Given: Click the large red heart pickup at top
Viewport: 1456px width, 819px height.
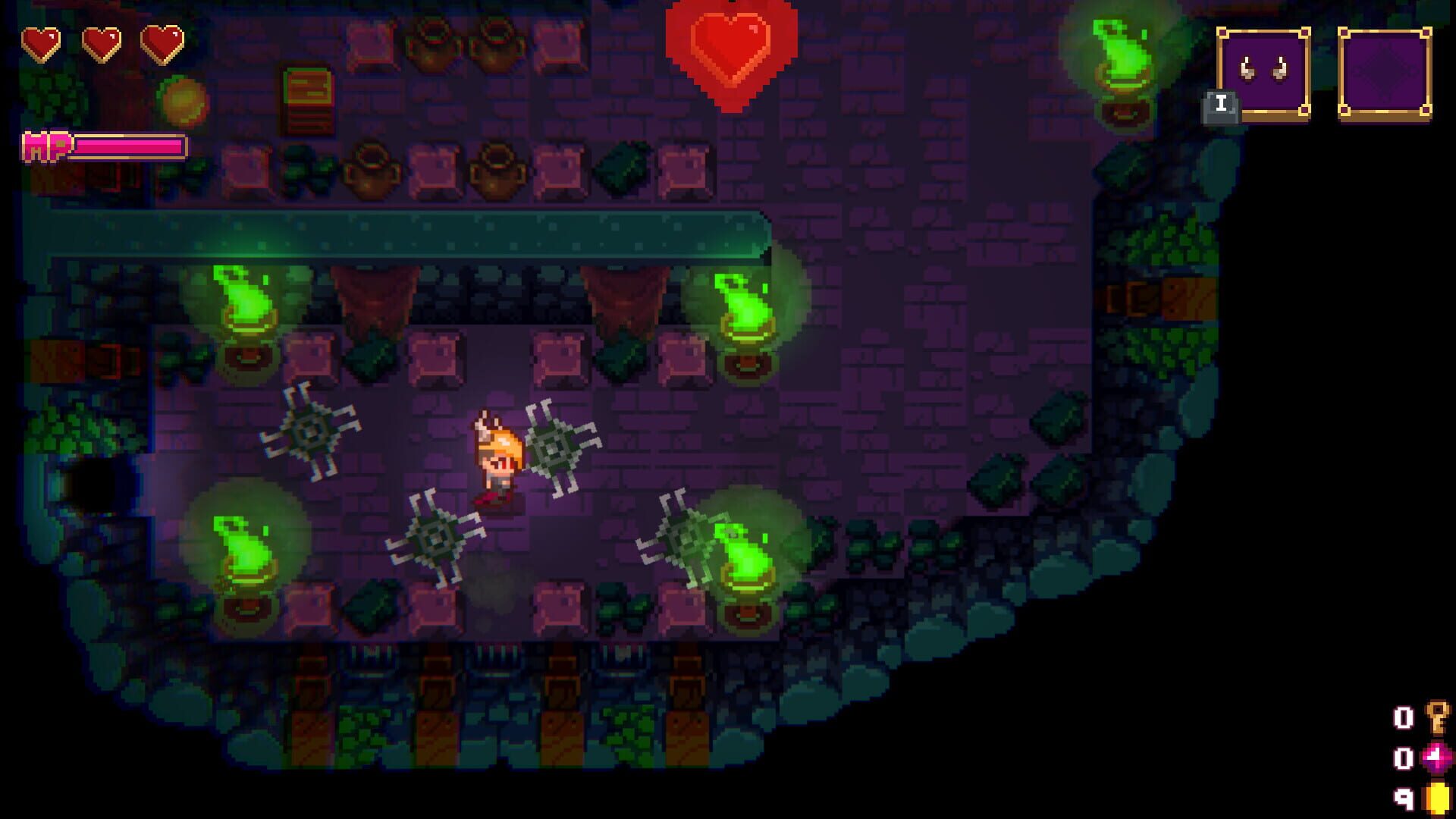Looking at the screenshot, I should click(730, 49).
